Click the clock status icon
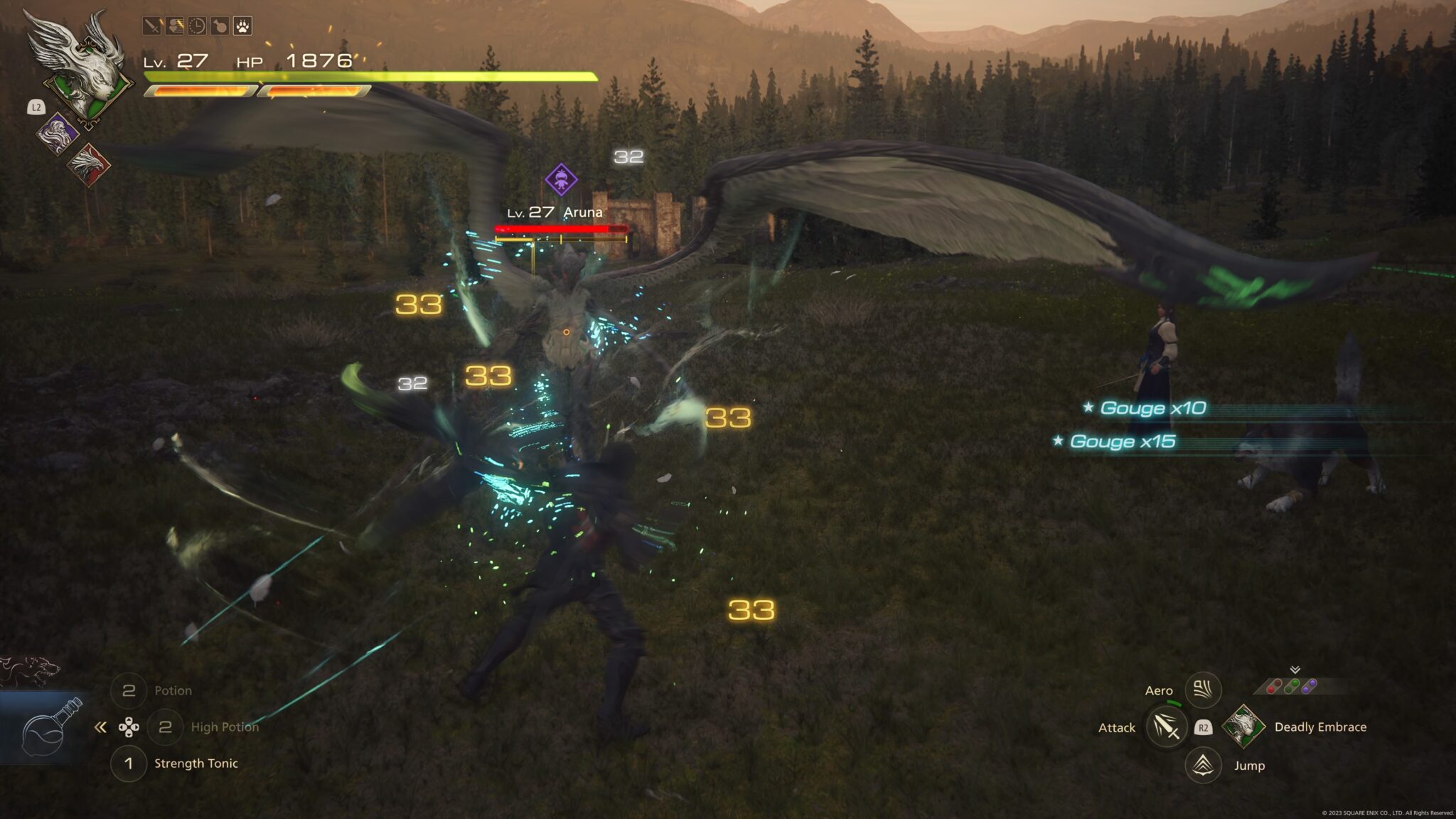The width and height of the screenshot is (1456, 819). pos(197,26)
